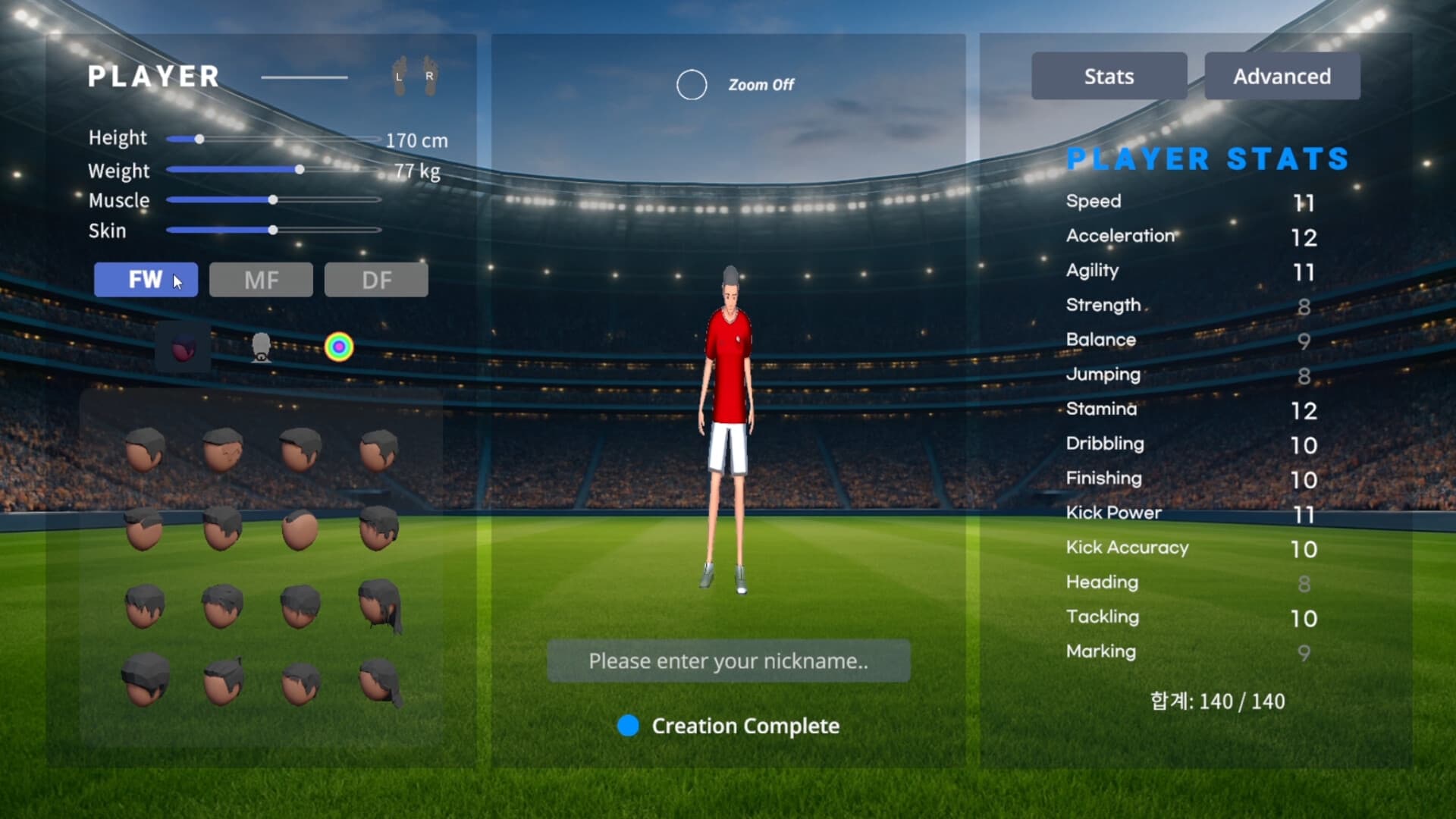The image size is (1456, 819).
Task: Toggle the Zoom Off option
Action: 691,85
